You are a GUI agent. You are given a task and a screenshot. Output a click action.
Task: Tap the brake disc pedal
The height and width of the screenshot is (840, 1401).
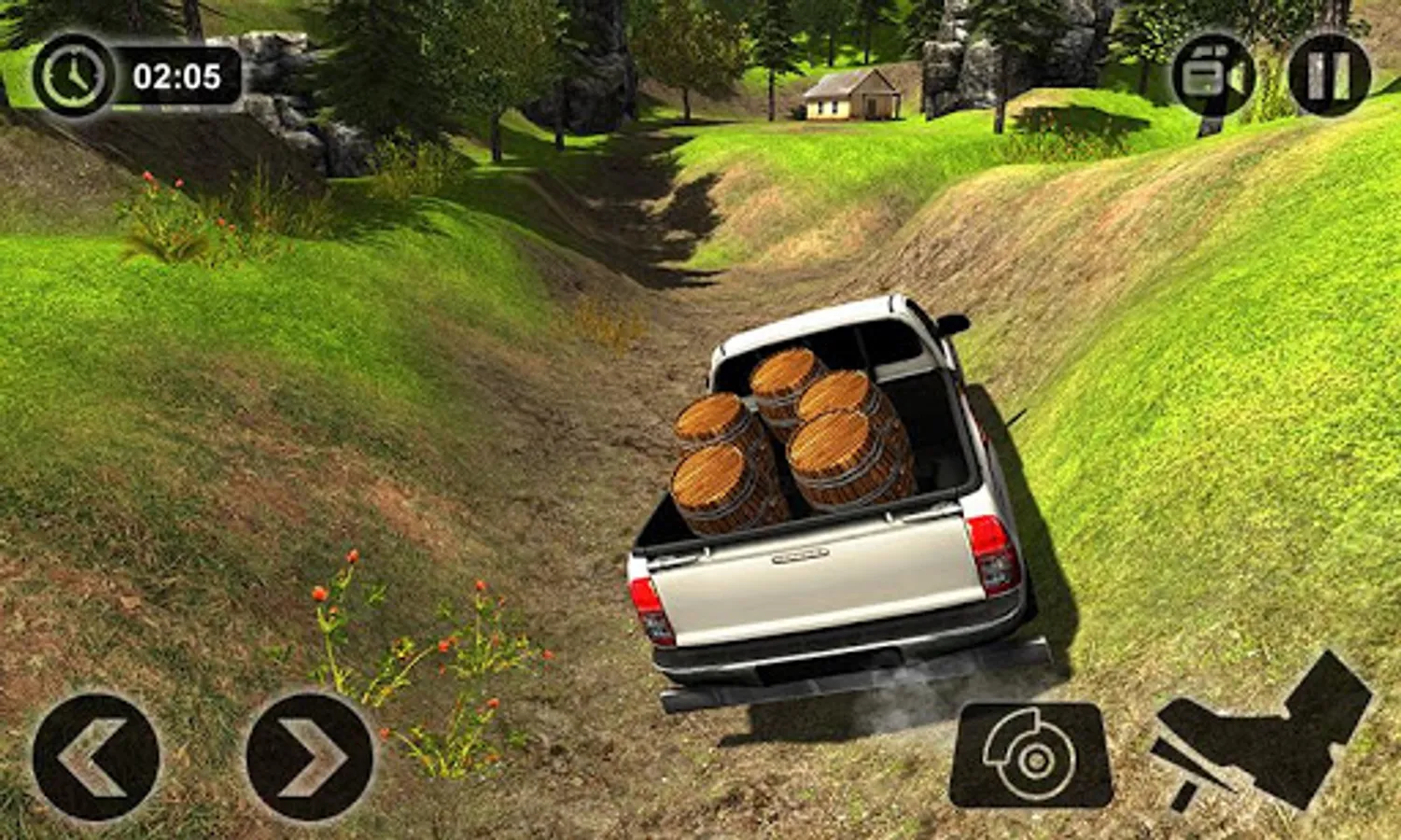click(x=1030, y=755)
